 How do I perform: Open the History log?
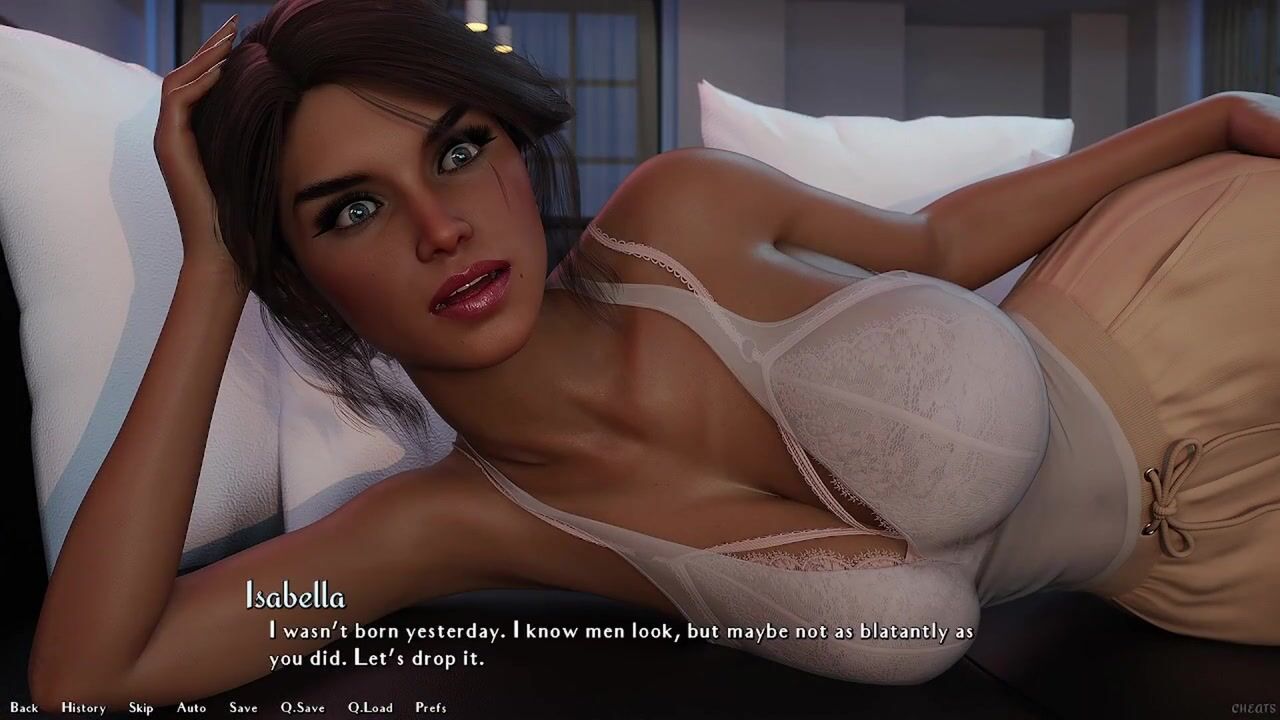pos(83,707)
